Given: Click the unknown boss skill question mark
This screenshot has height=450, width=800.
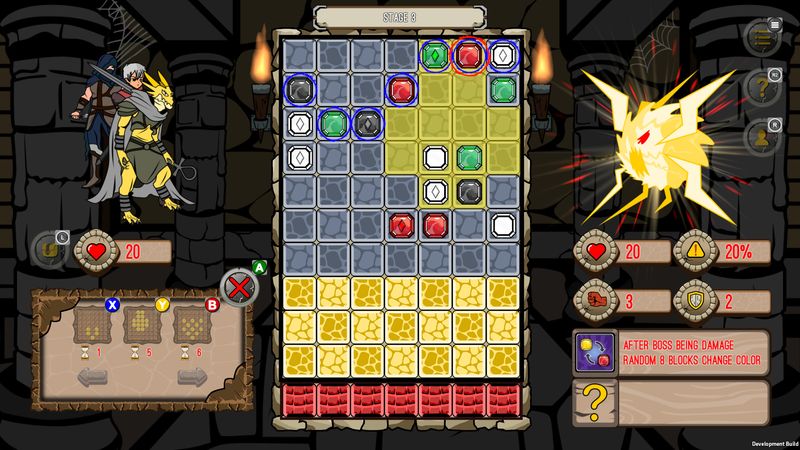Looking at the screenshot, I should coord(594,401).
